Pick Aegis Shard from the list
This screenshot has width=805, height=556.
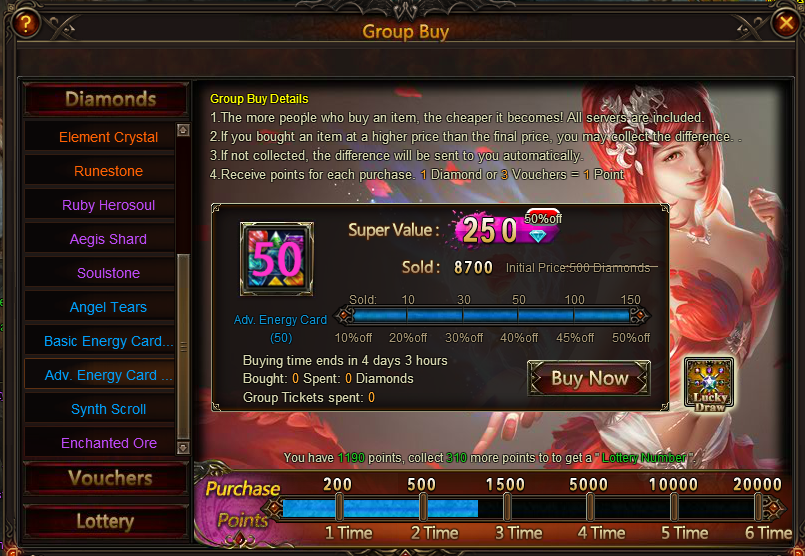click(108, 239)
